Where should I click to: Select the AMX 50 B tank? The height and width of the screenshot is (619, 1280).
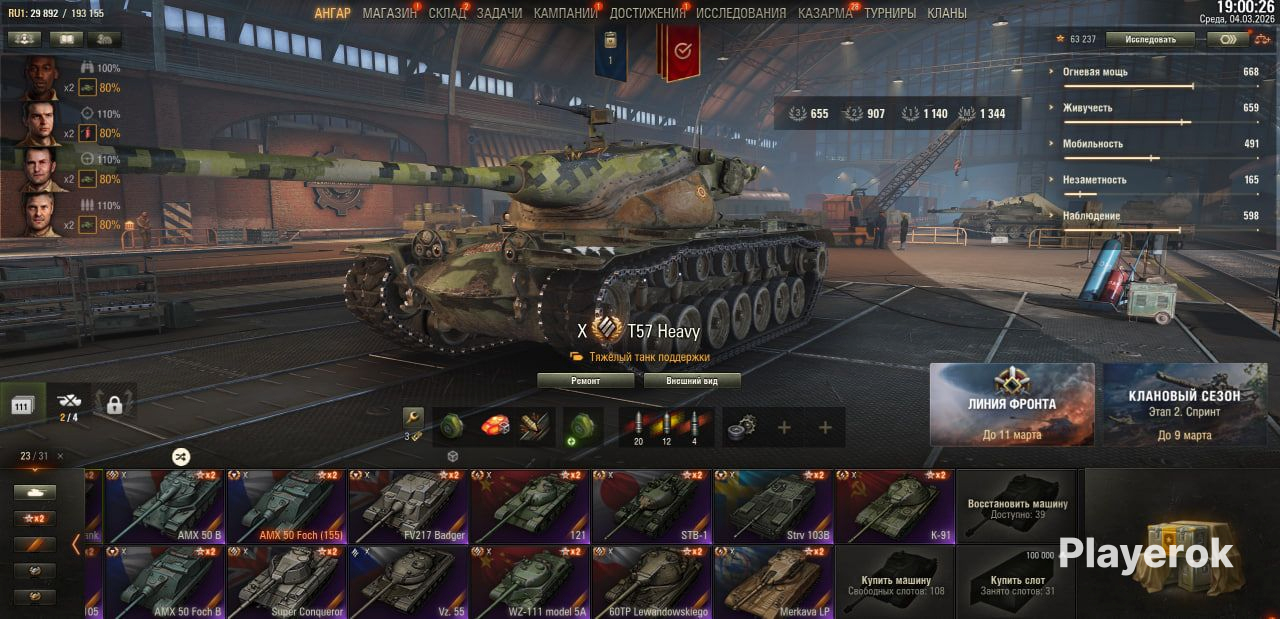[165, 507]
